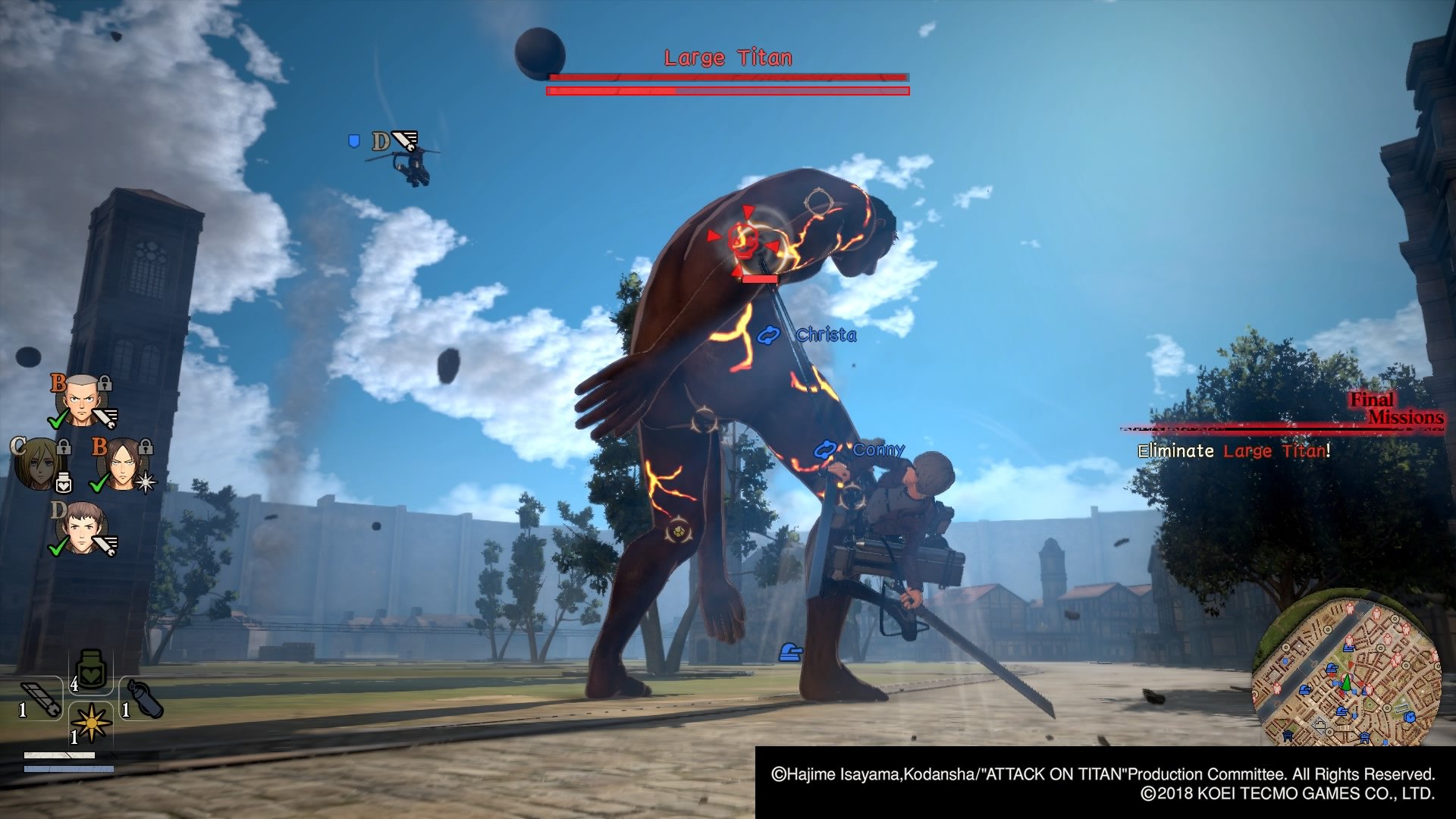This screenshot has height=819, width=1456.
Task: Click the signal flare item icon
Action: click(x=92, y=724)
